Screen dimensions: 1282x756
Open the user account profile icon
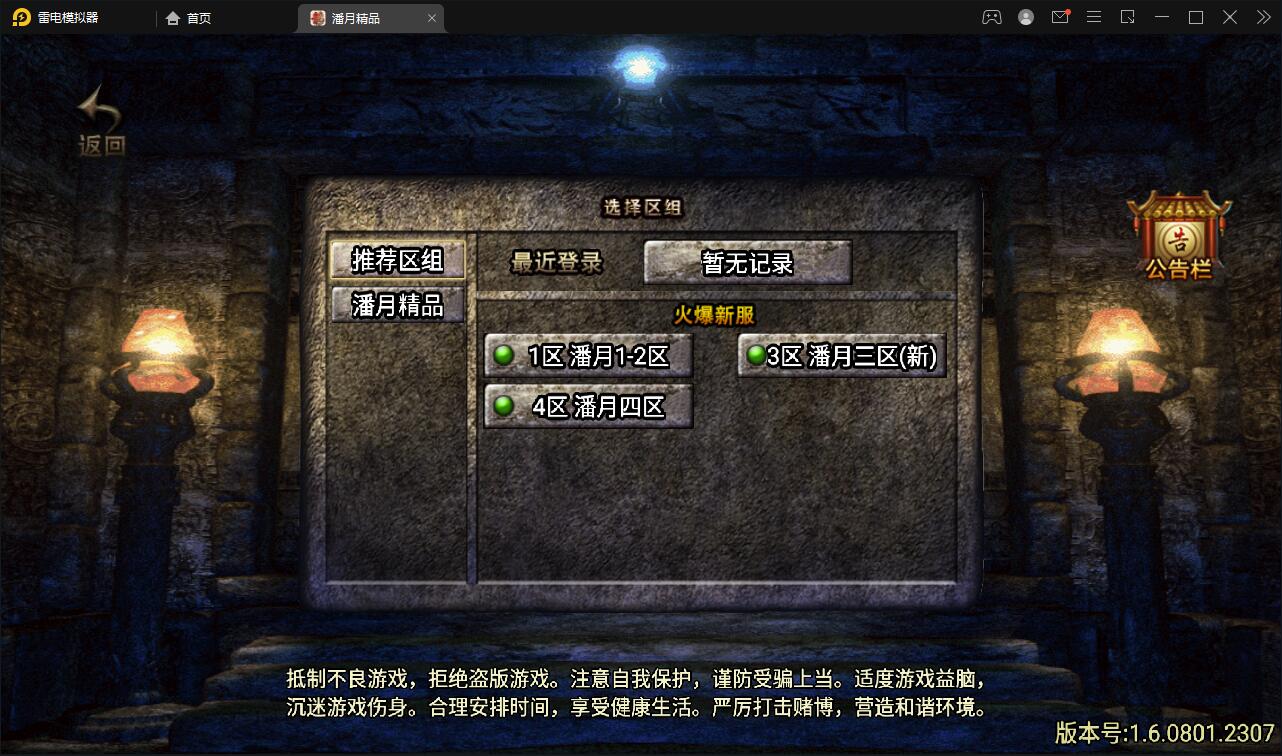coord(1025,17)
